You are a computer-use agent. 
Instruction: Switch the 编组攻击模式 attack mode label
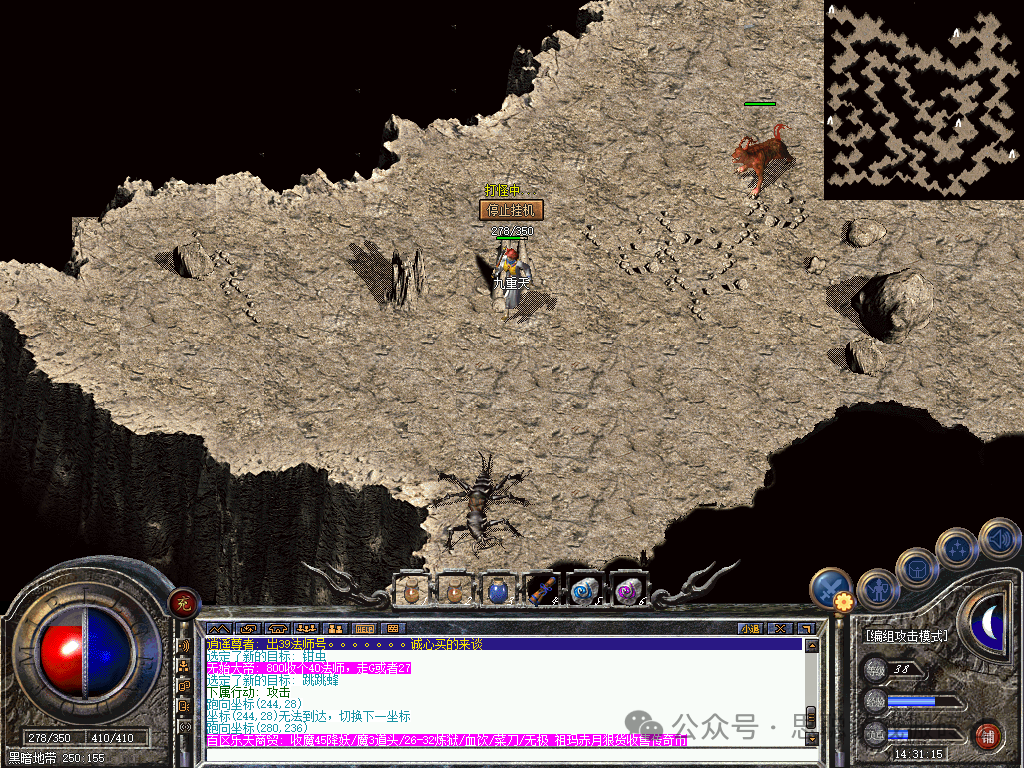[x=906, y=636]
